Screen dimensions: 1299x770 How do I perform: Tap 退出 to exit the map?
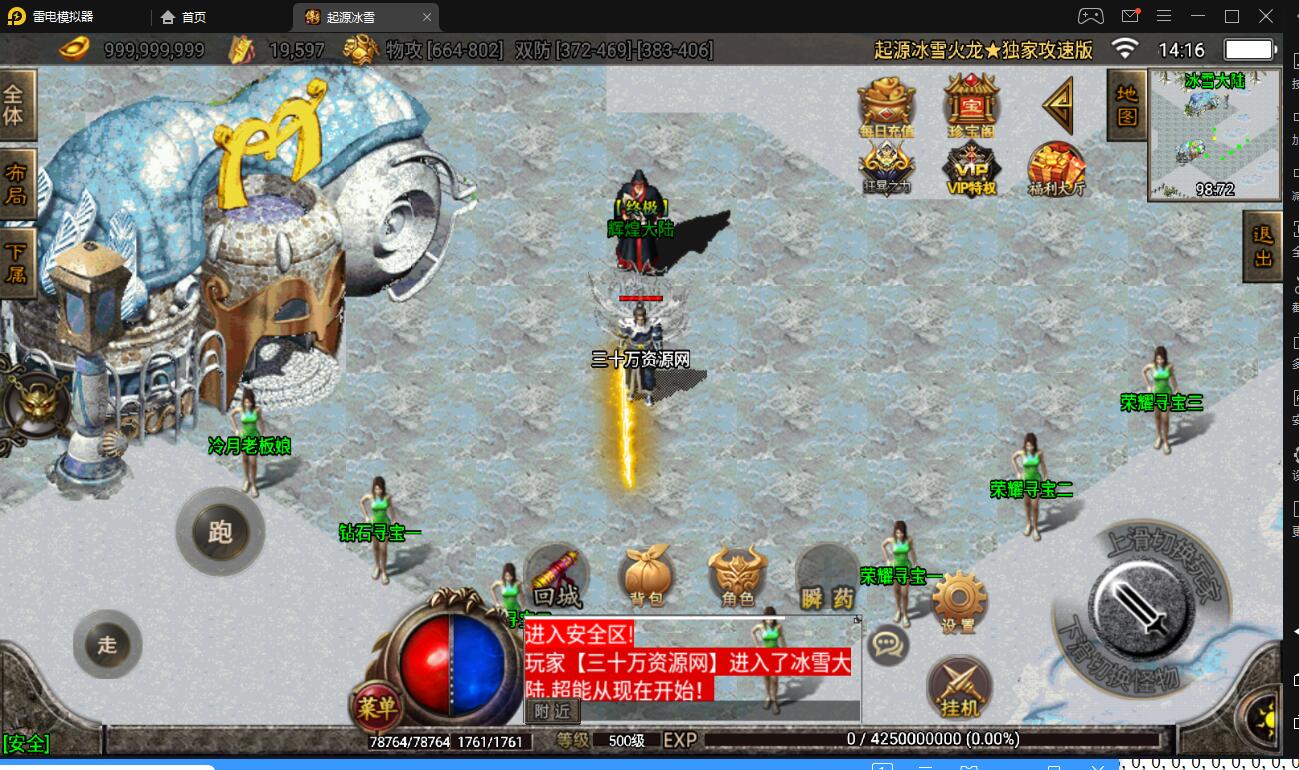click(x=1262, y=247)
